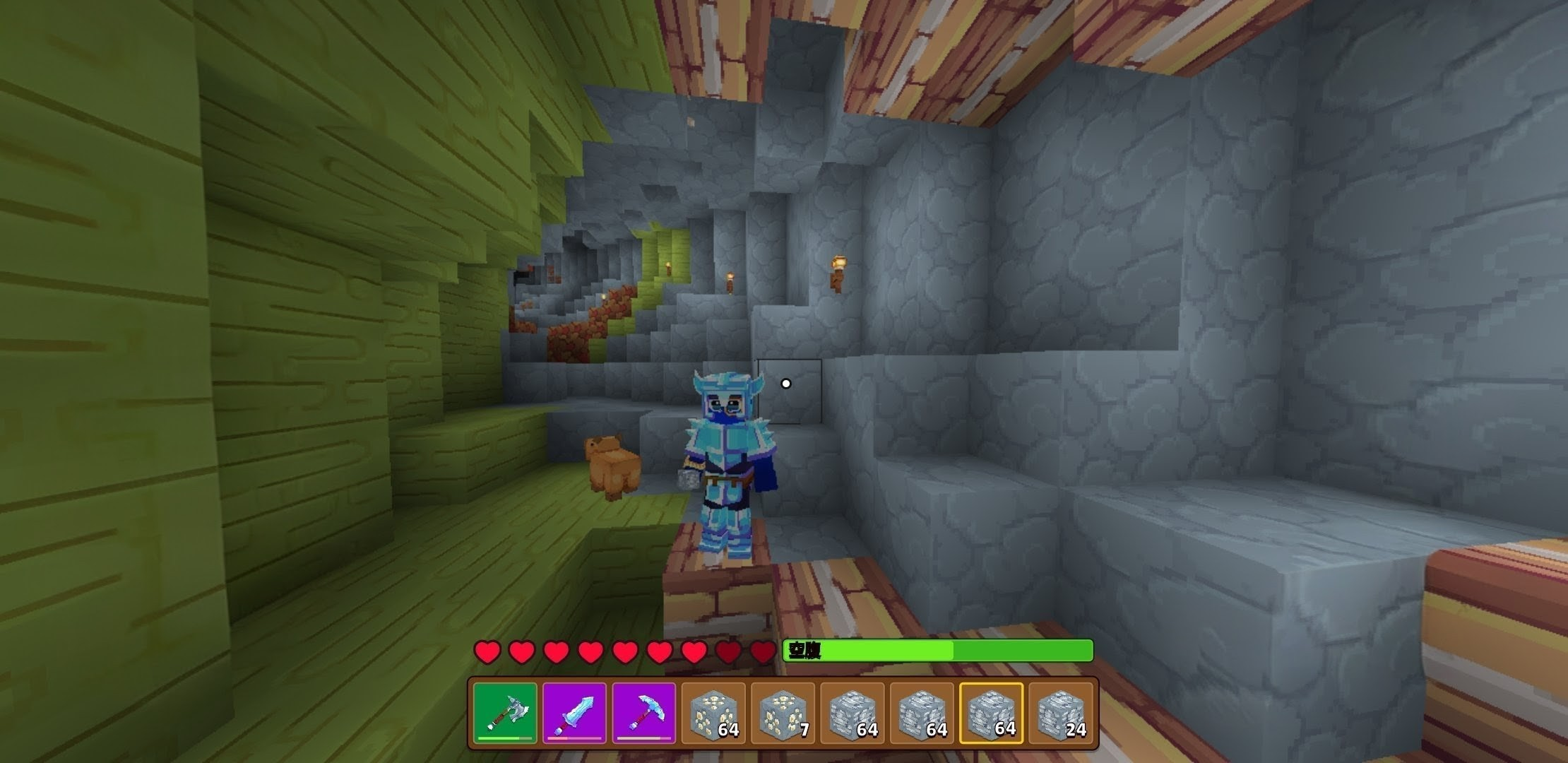The width and height of the screenshot is (1568, 763).
Task: Choose the crystal pickaxe slot
Action: coord(643,713)
